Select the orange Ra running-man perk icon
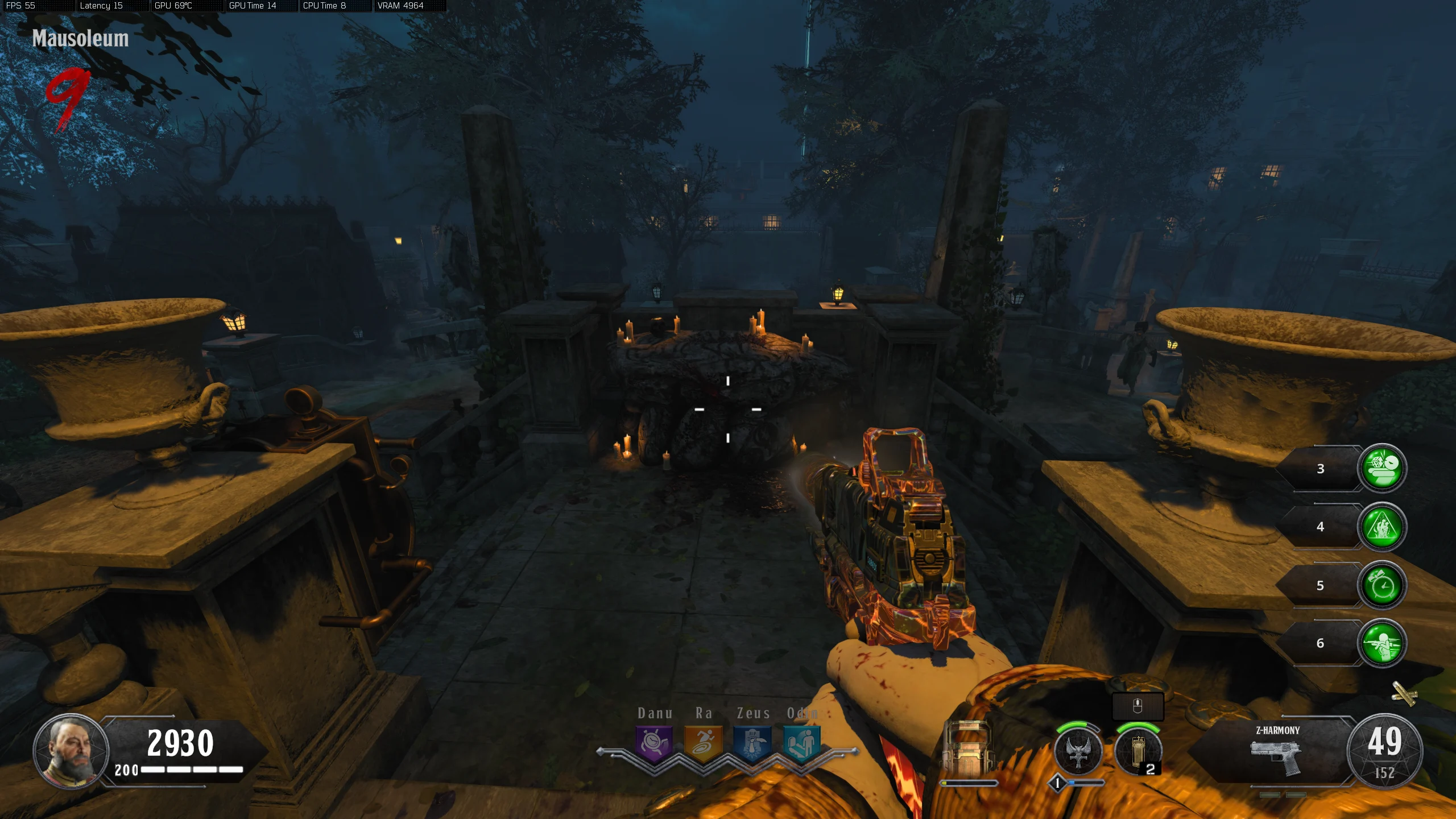1456x819 pixels. [x=703, y=743]
